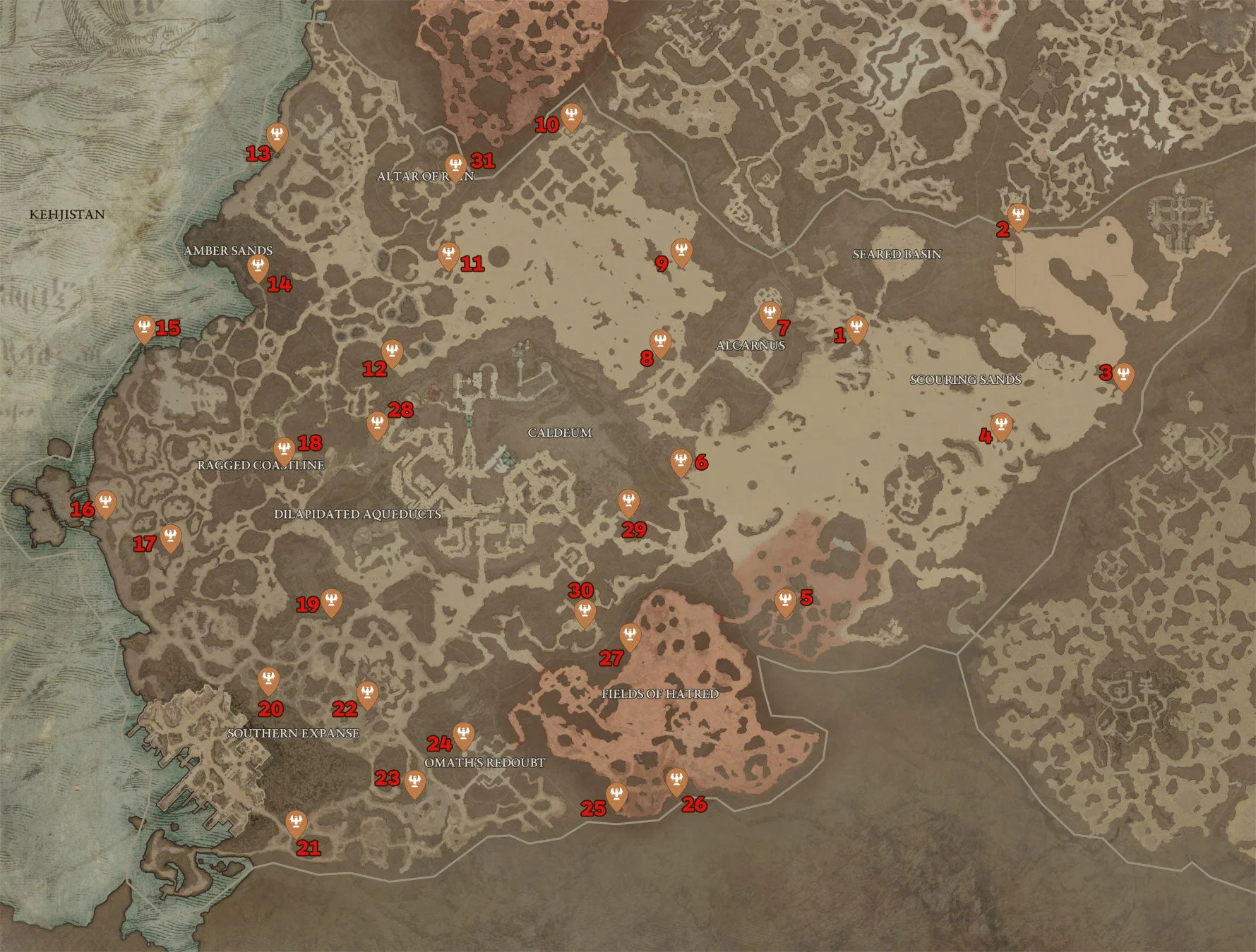The width and height of the screenshot is (1256, 952).
Task: Click map marker number 1 near Alcarnus
Action: pyautogui.click(x=856, y=327)
